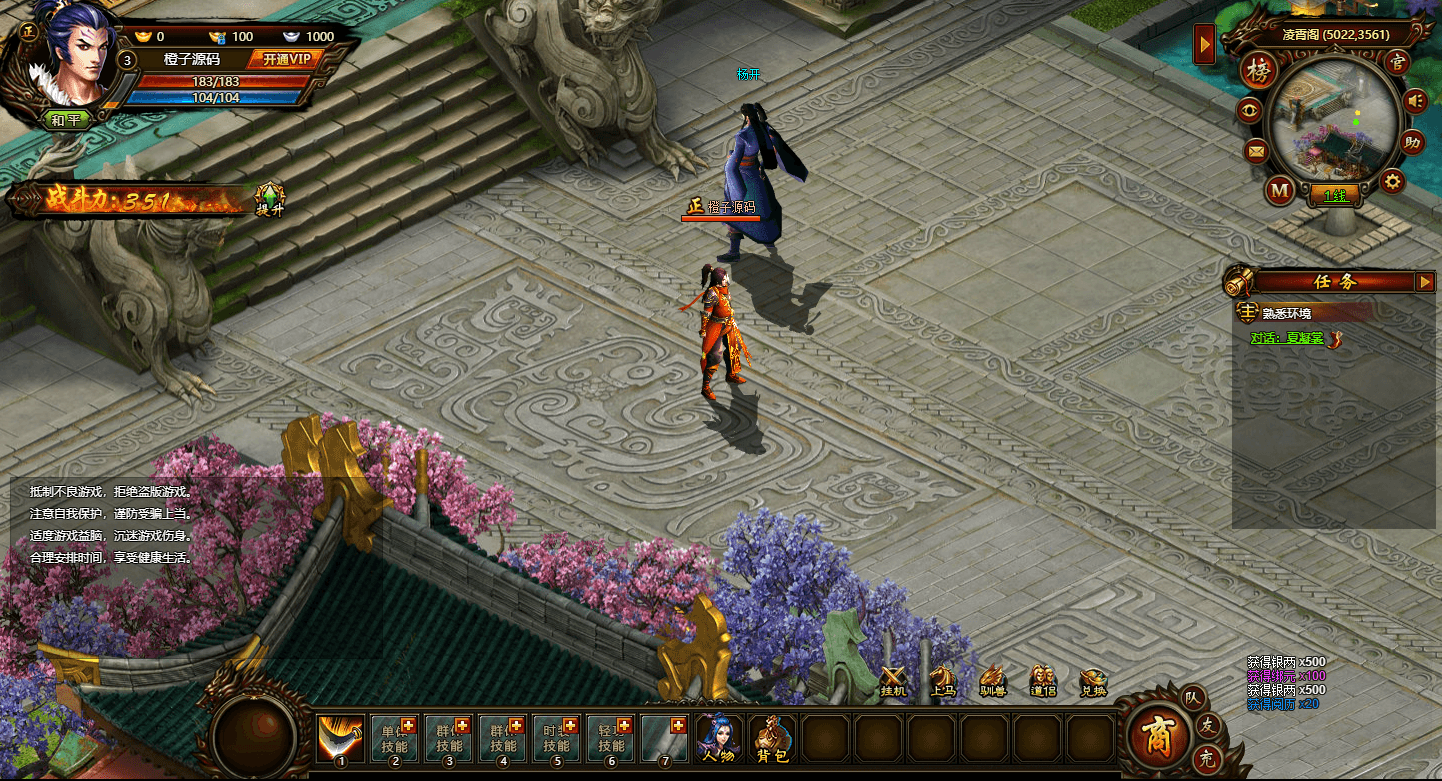Collapse the 任务 quest panel arrow
Screen dimensions: 1442x781
1425,282
